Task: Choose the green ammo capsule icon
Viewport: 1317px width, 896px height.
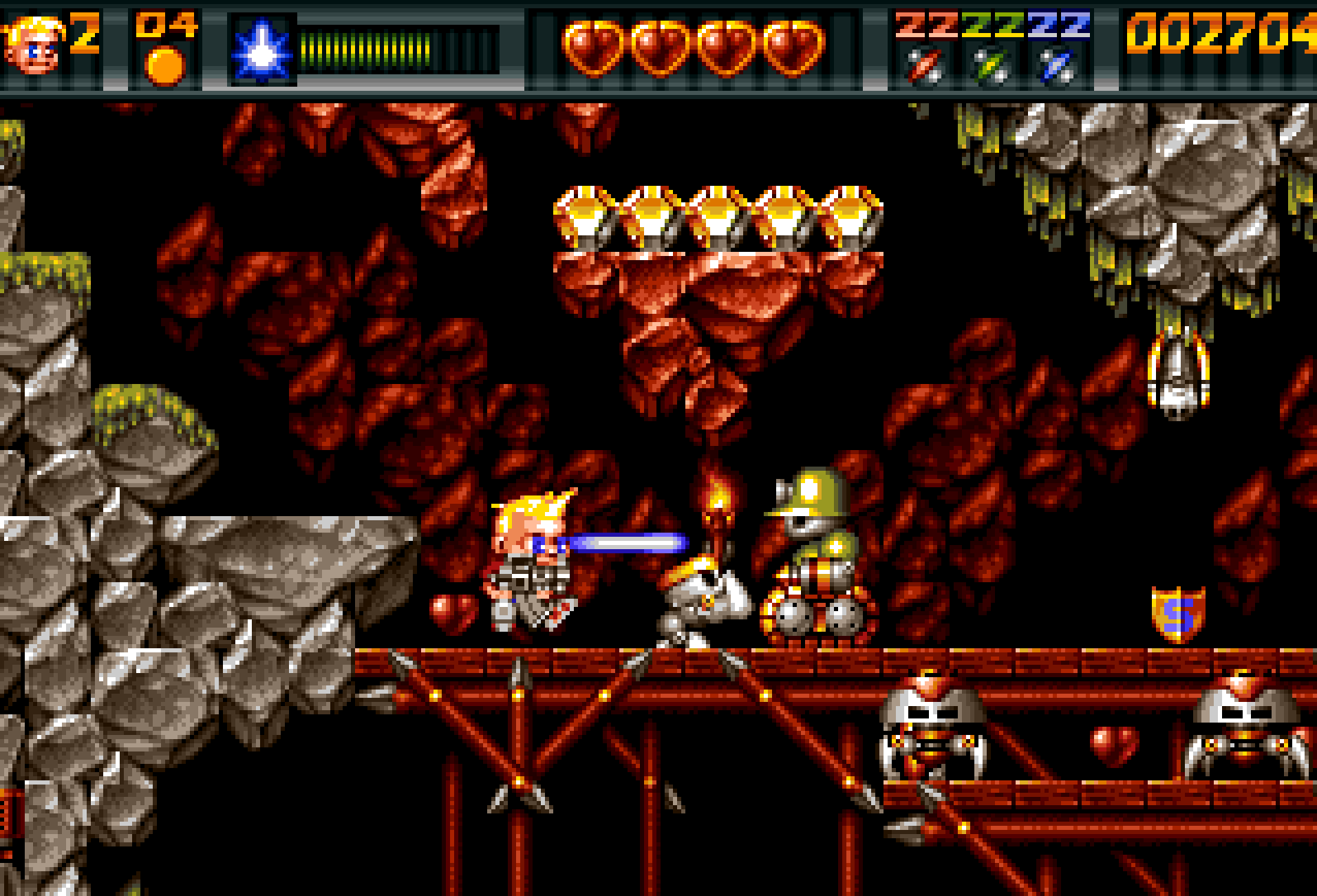Action: [991, 67]
